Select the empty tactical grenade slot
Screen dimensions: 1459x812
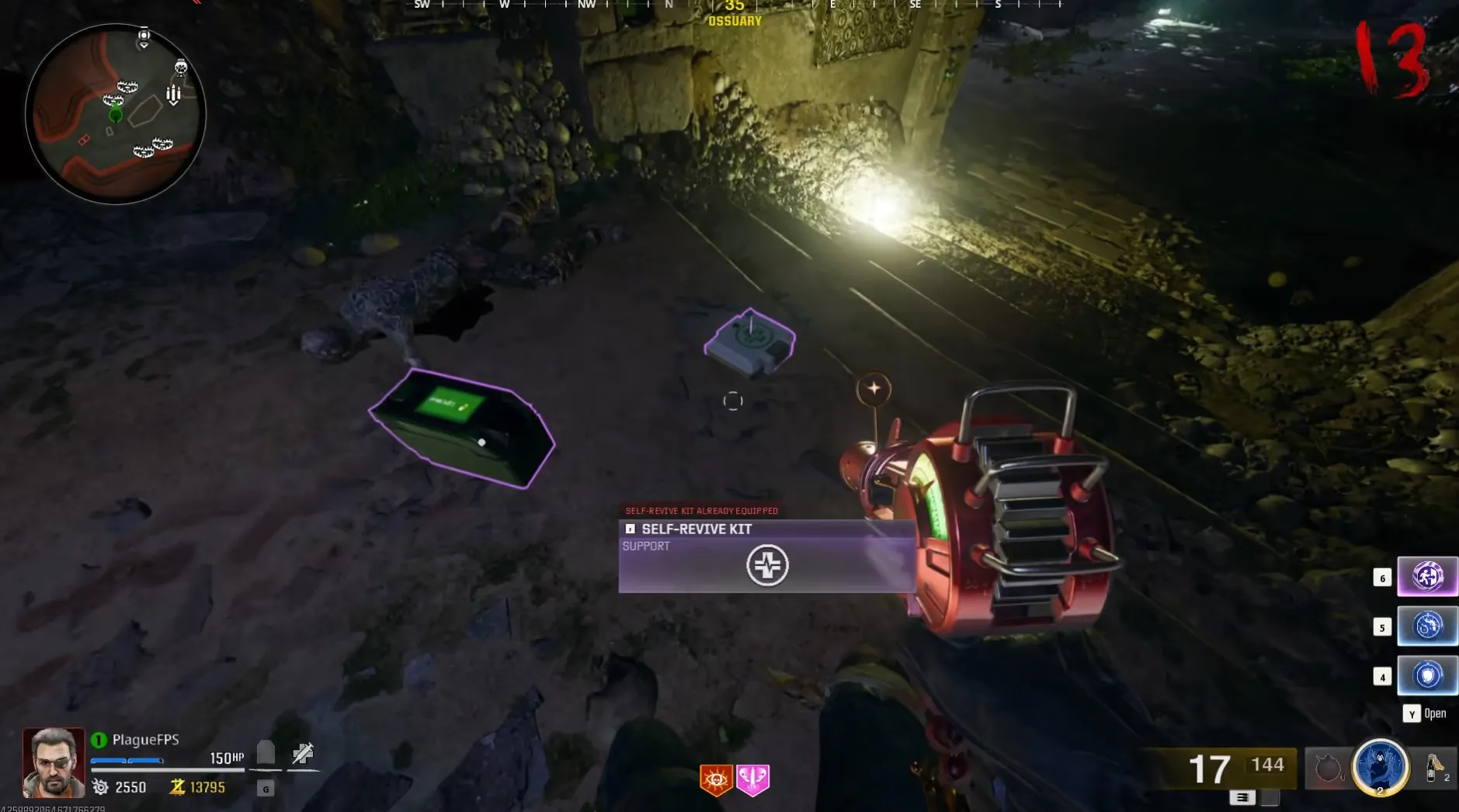pos(1327,769)
